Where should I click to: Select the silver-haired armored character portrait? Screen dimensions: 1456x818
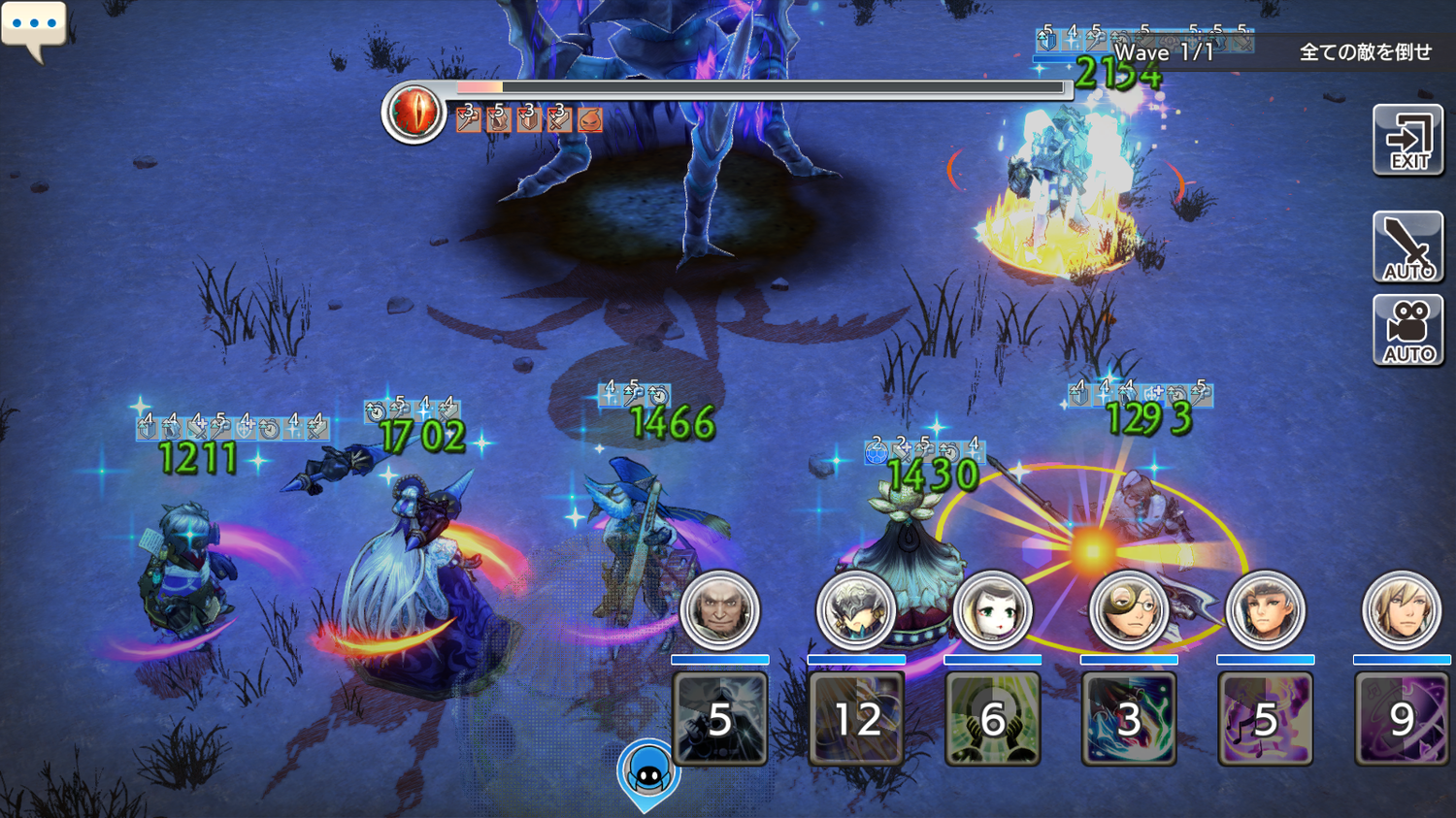[x=856, y=610]
